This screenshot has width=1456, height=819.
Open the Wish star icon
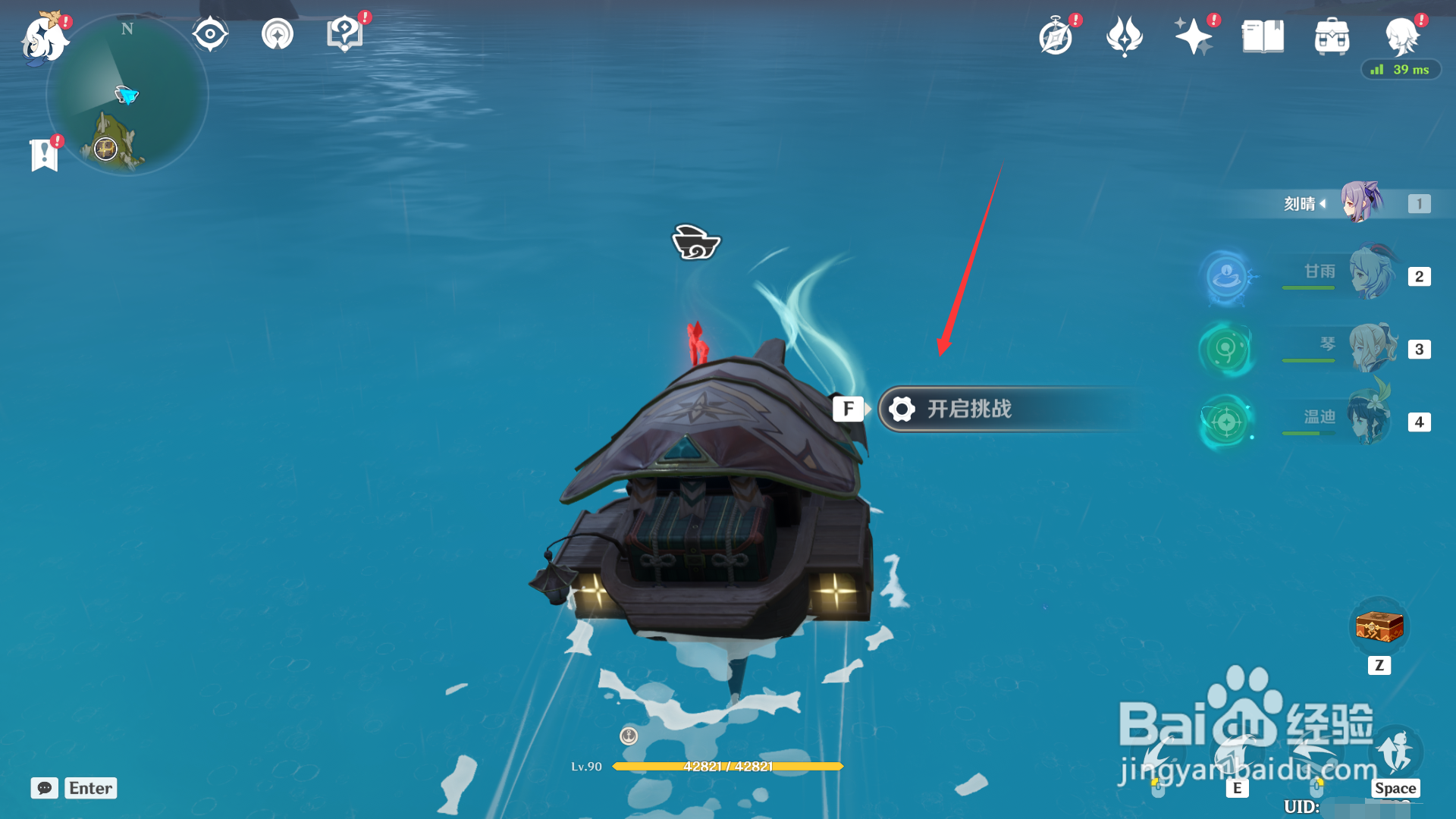[1193, 36]
